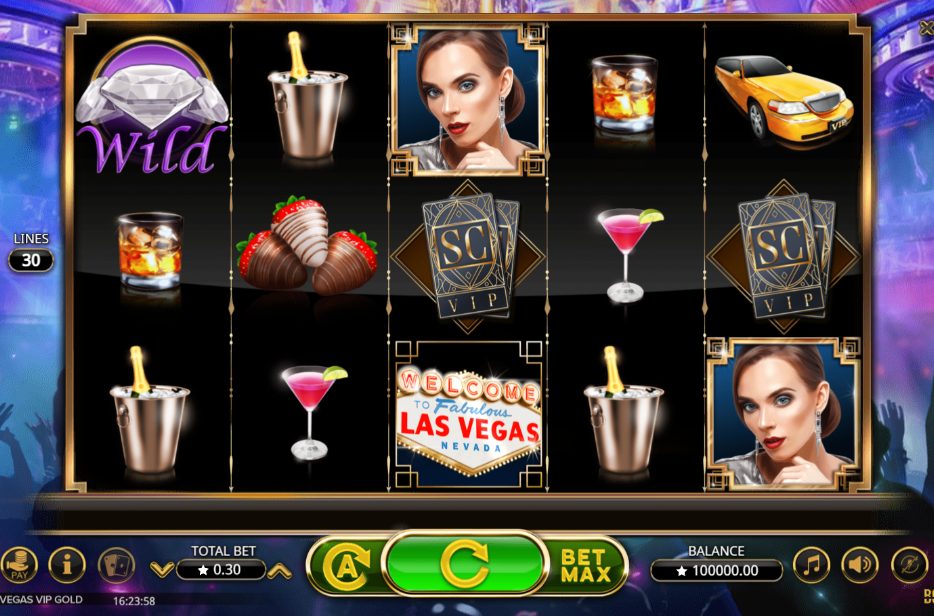
Task: Change the number of lines
Action: coord(30,260)
